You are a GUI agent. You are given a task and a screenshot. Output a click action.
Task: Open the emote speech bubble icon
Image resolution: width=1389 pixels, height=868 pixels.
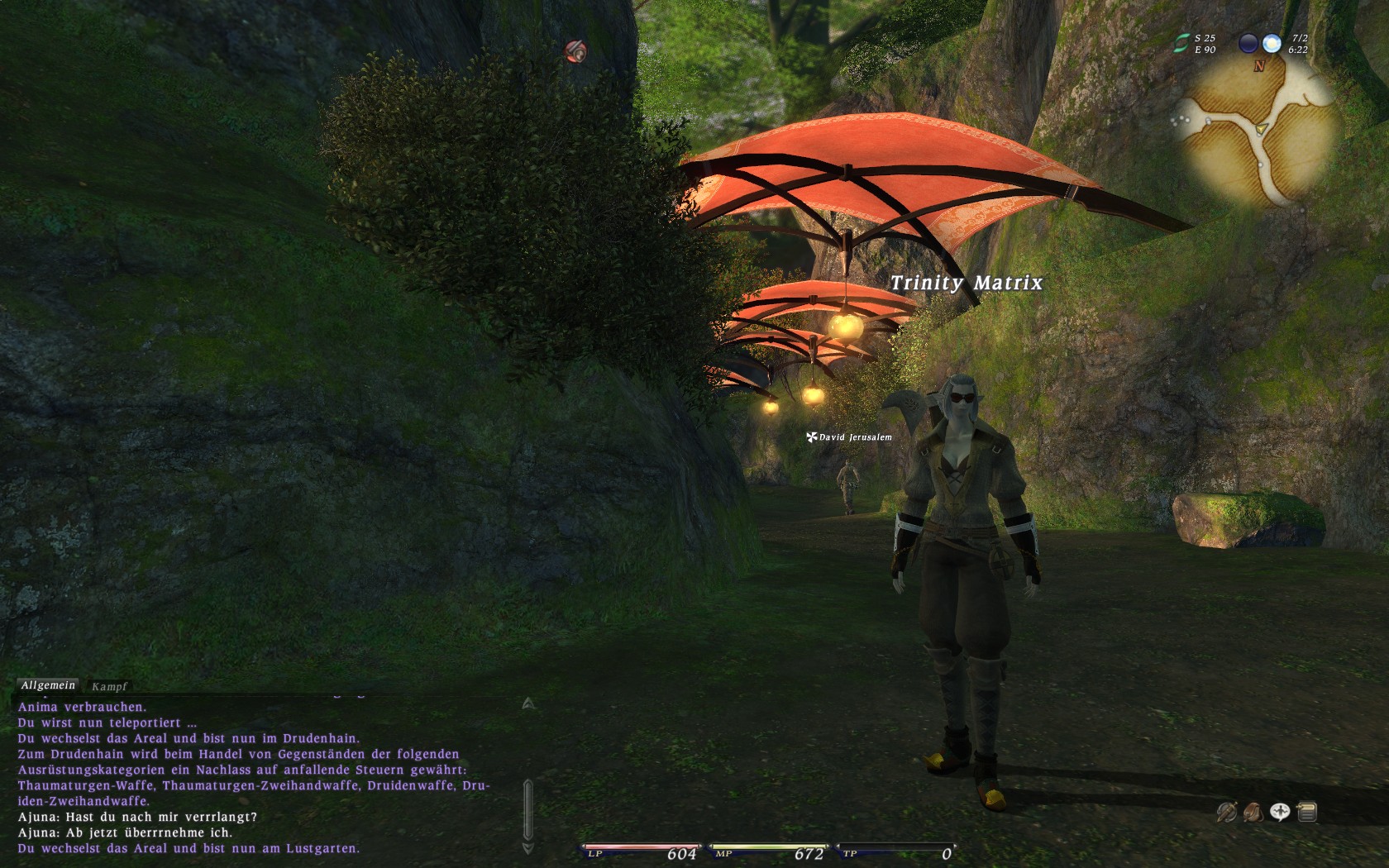[x=1280, y=813]
